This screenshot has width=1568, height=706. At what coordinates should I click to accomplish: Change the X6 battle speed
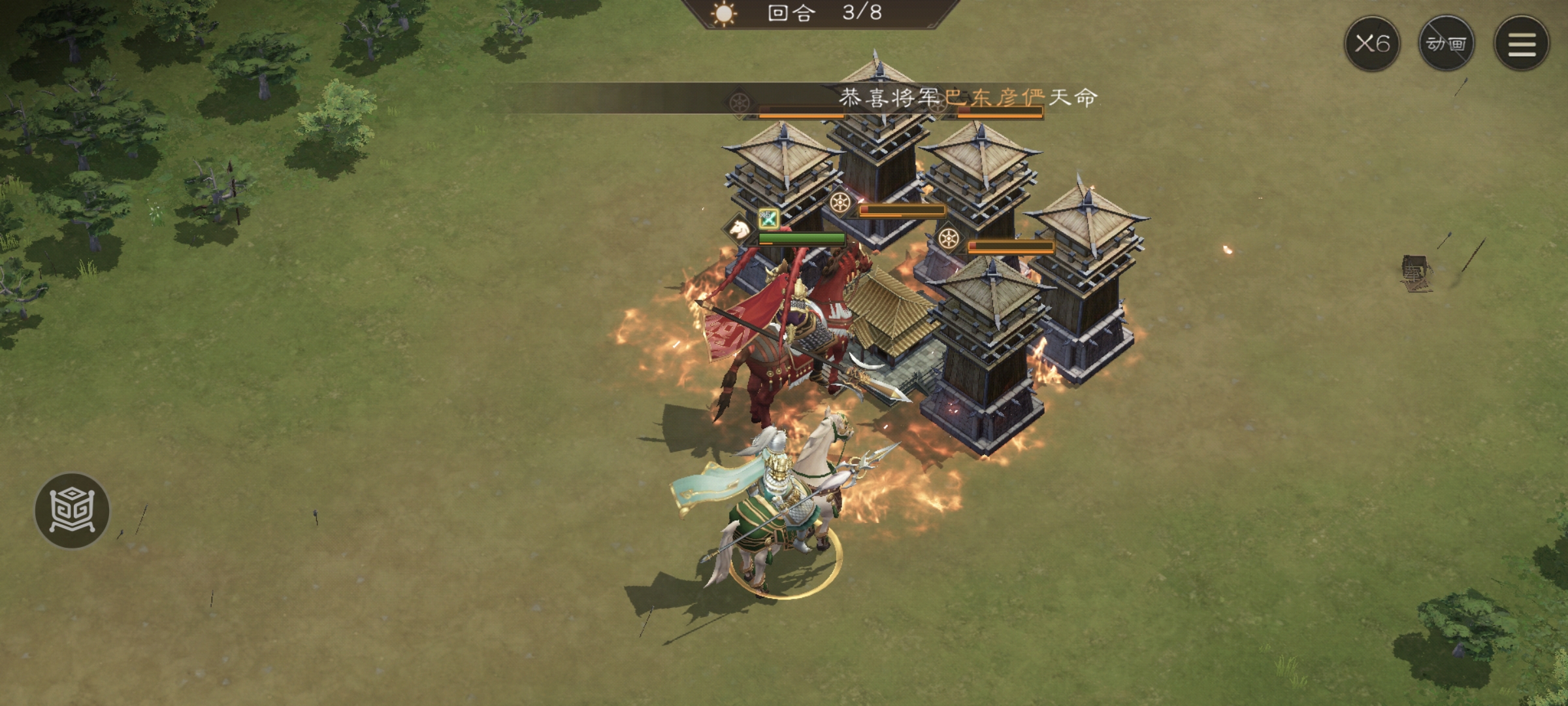click(x=1371, y=44)
